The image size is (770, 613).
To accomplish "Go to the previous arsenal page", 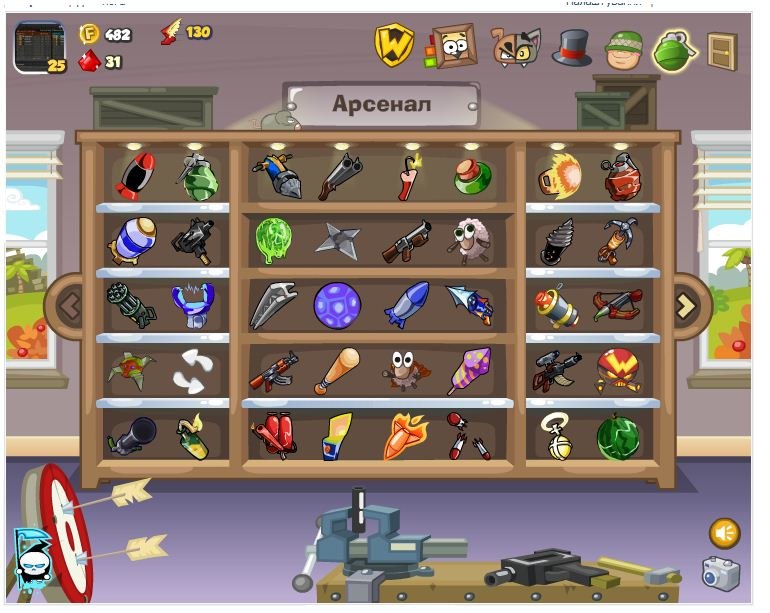I will coord(69,306).
